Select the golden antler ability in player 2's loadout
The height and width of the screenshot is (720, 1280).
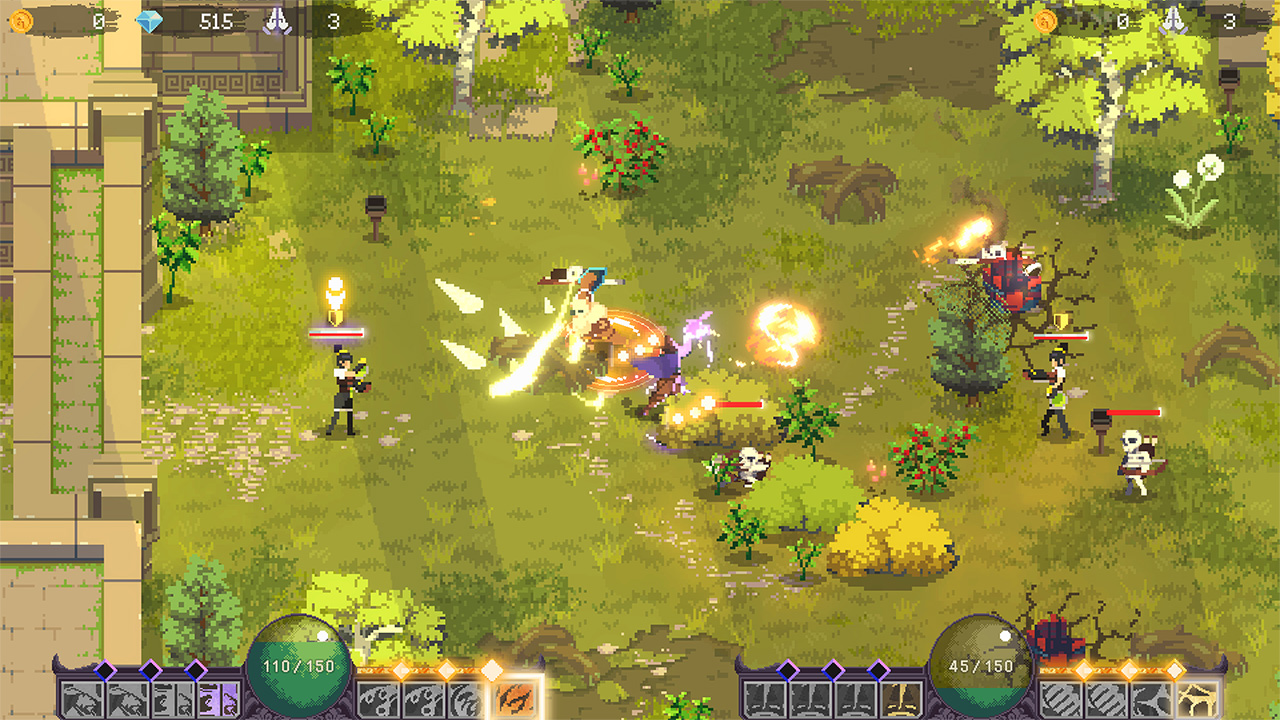tap(1195, 697)
